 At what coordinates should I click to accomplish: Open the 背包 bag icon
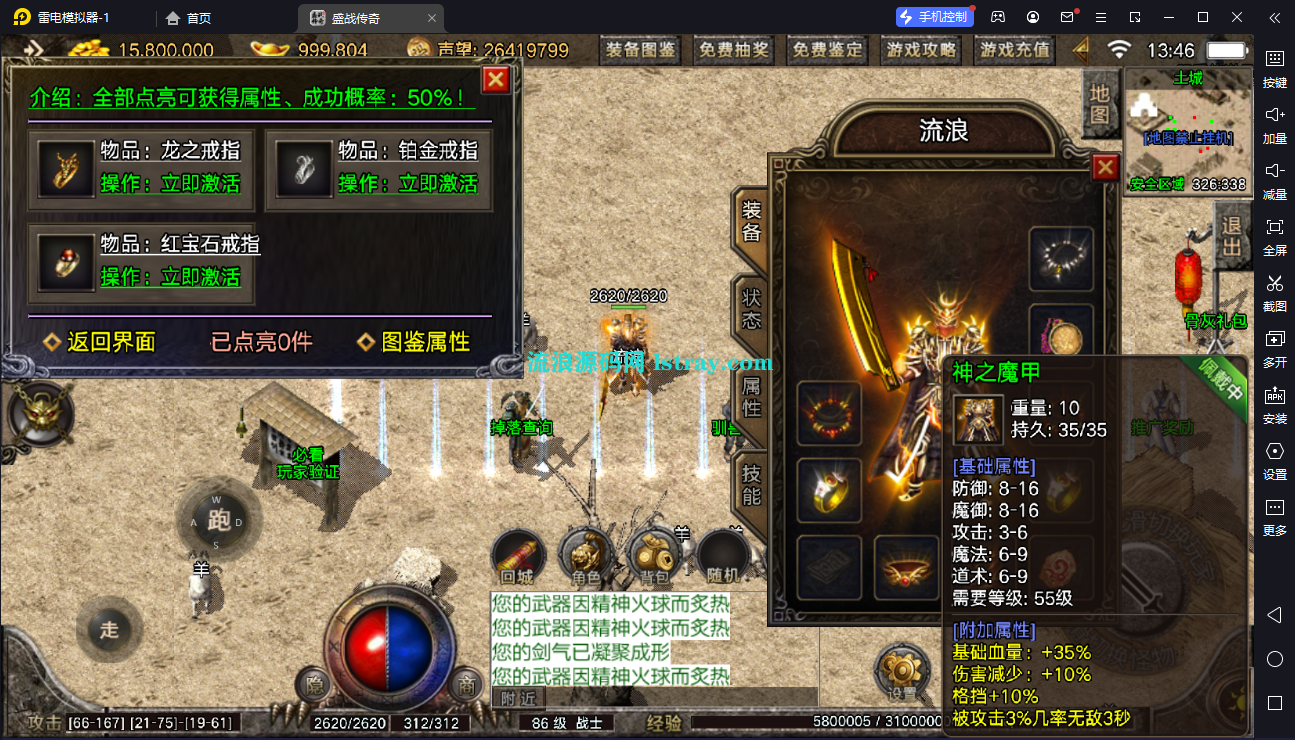pyautogui.click(x=654, y=555)
